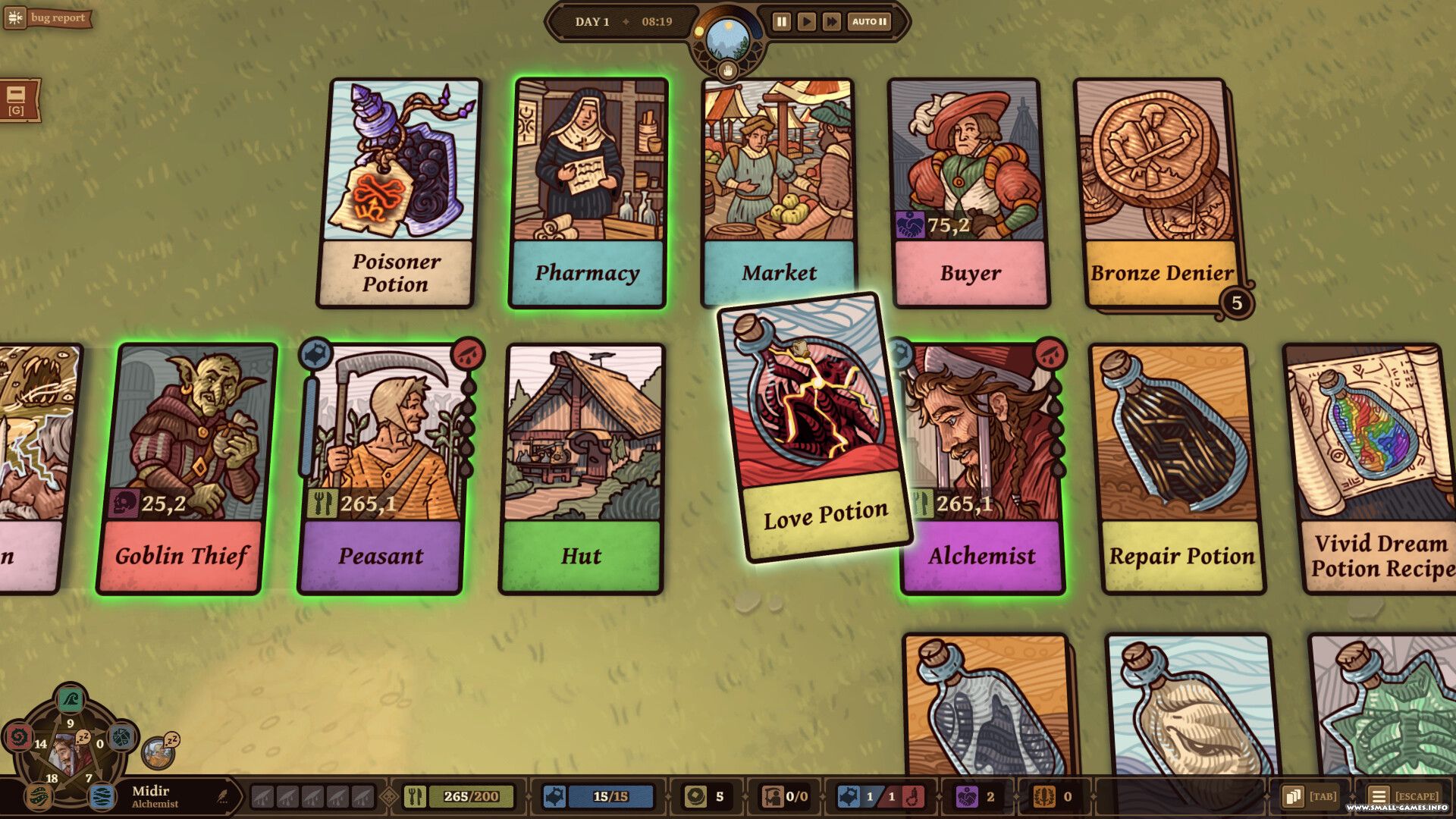Select the Buyer card
The height and width of the screenshot is (819, 1456).
coord(968,193)
